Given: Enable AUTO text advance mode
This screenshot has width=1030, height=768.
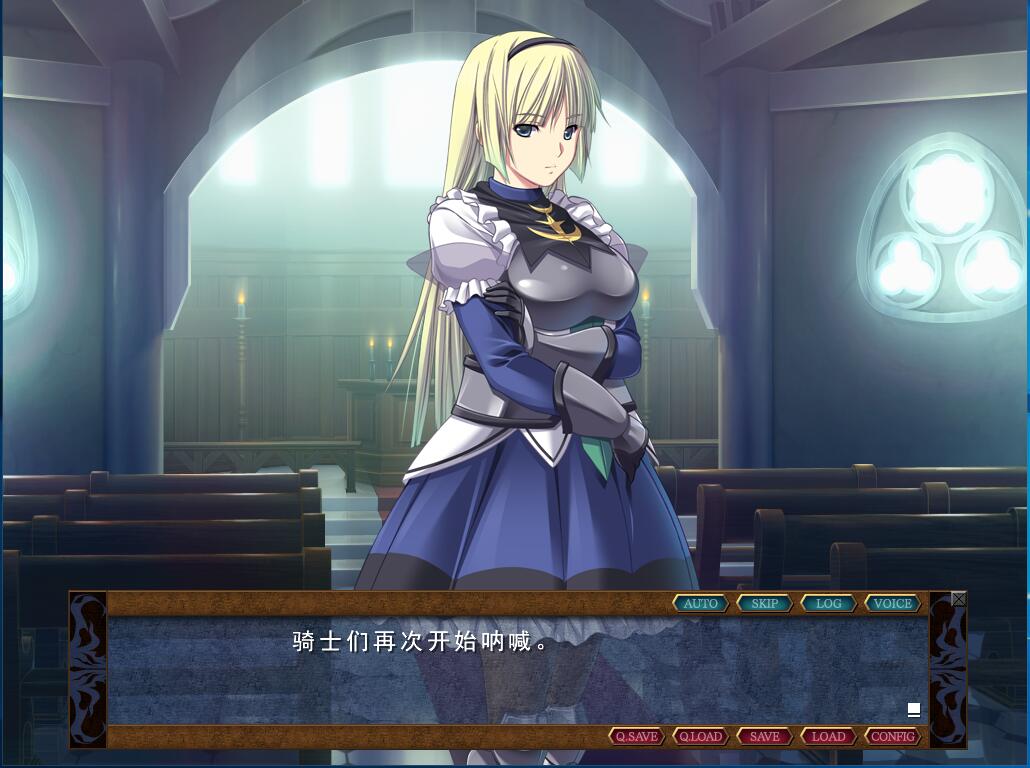Looking at the screenshot, I should coord(701,603).
